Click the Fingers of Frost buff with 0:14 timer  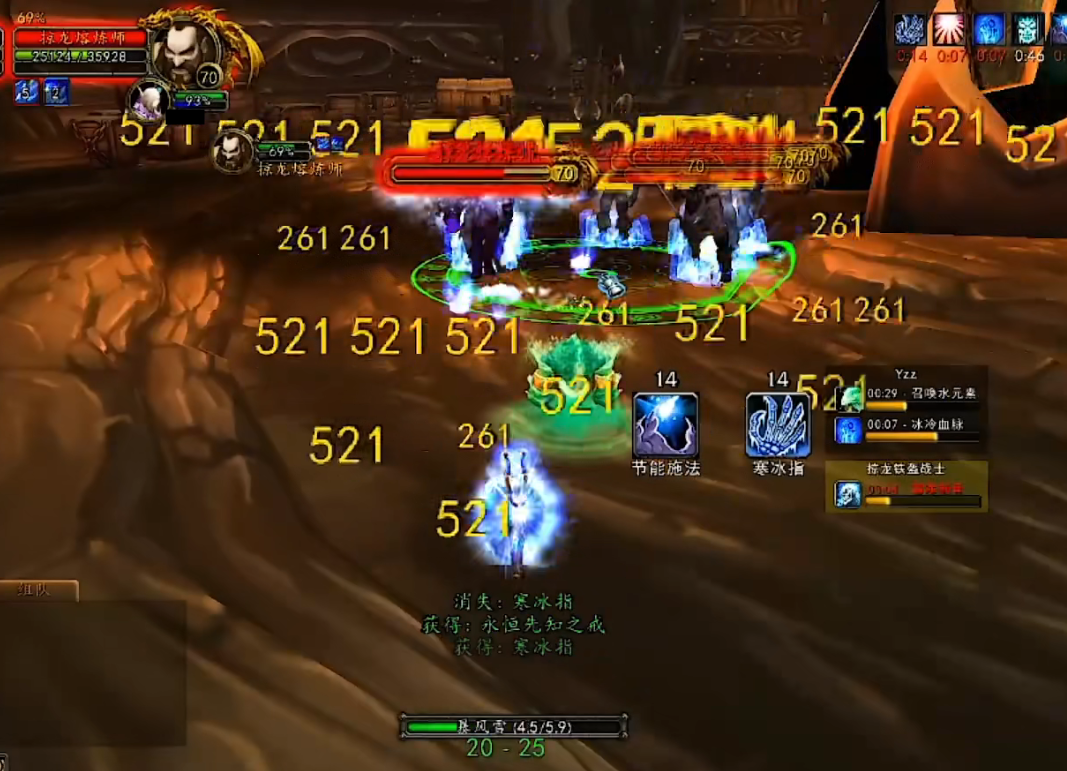911,29
